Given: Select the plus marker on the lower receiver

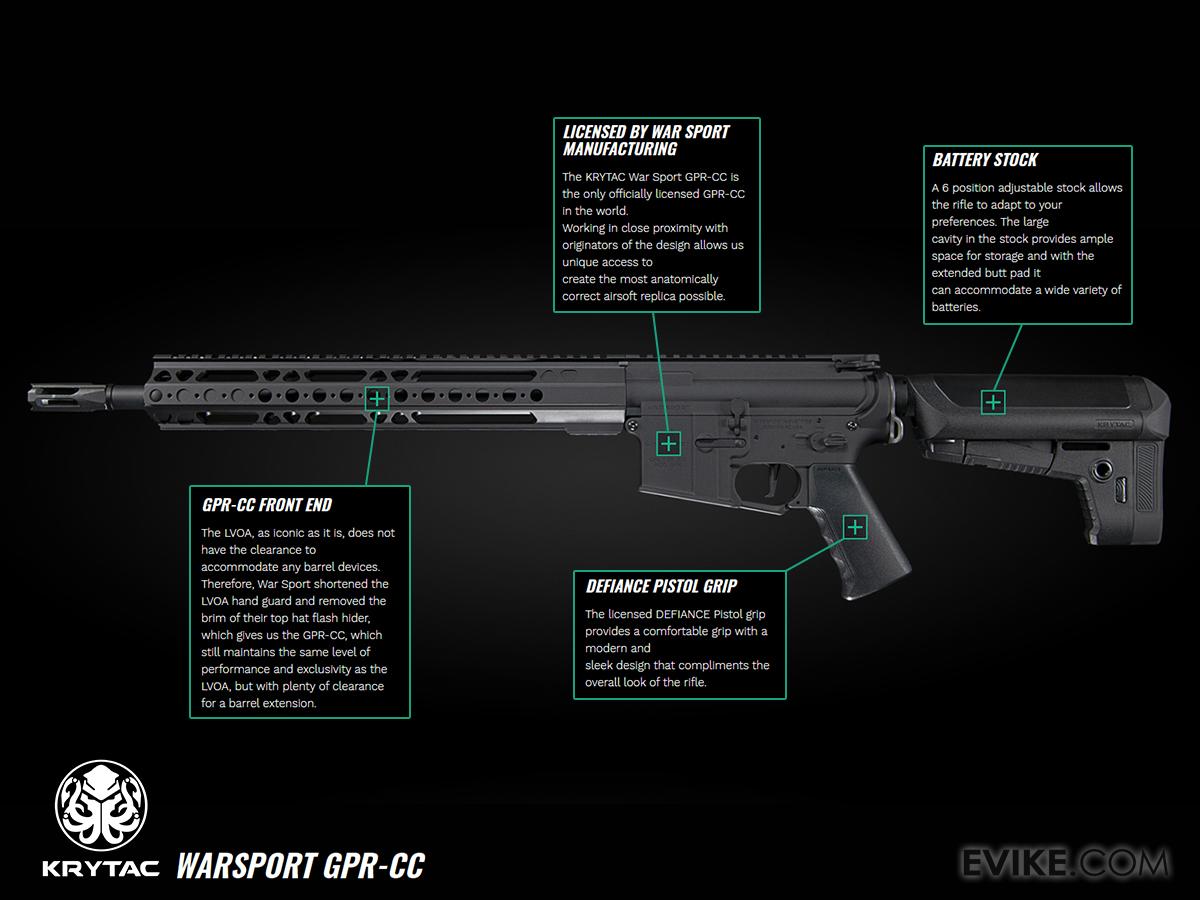Looking at the screenshot, I should 669,443.
